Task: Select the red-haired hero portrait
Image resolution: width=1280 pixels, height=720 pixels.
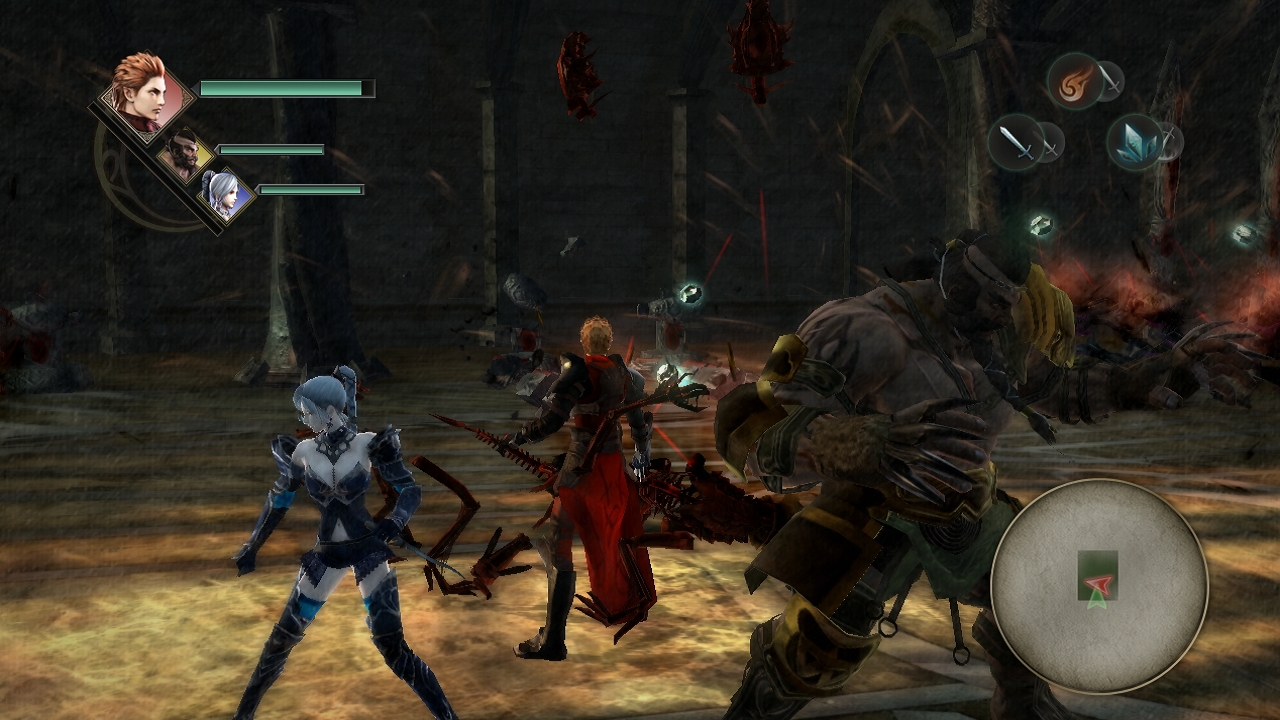Action: pos(147,96)
